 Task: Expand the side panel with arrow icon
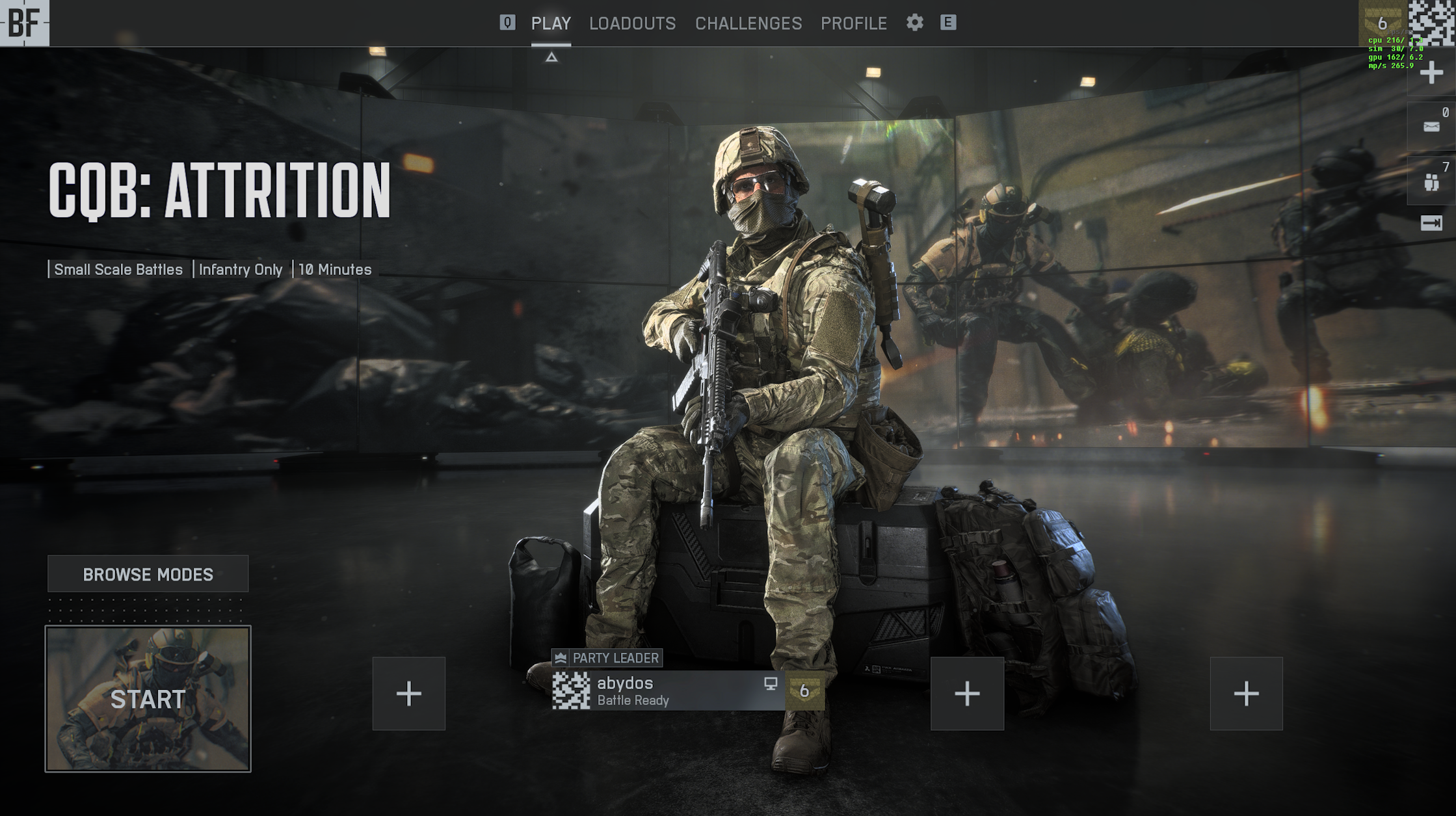click(1431, 224)
